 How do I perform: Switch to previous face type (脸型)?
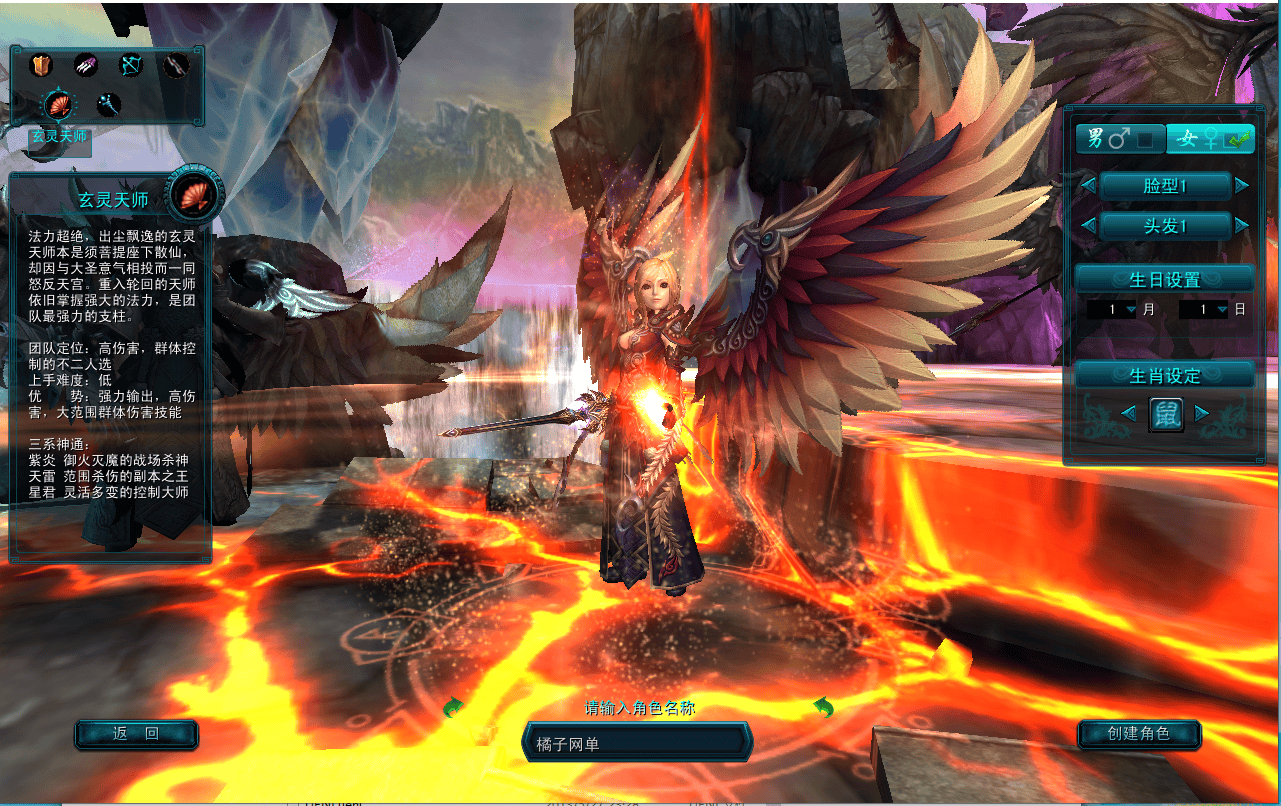tap(1088, 186)
